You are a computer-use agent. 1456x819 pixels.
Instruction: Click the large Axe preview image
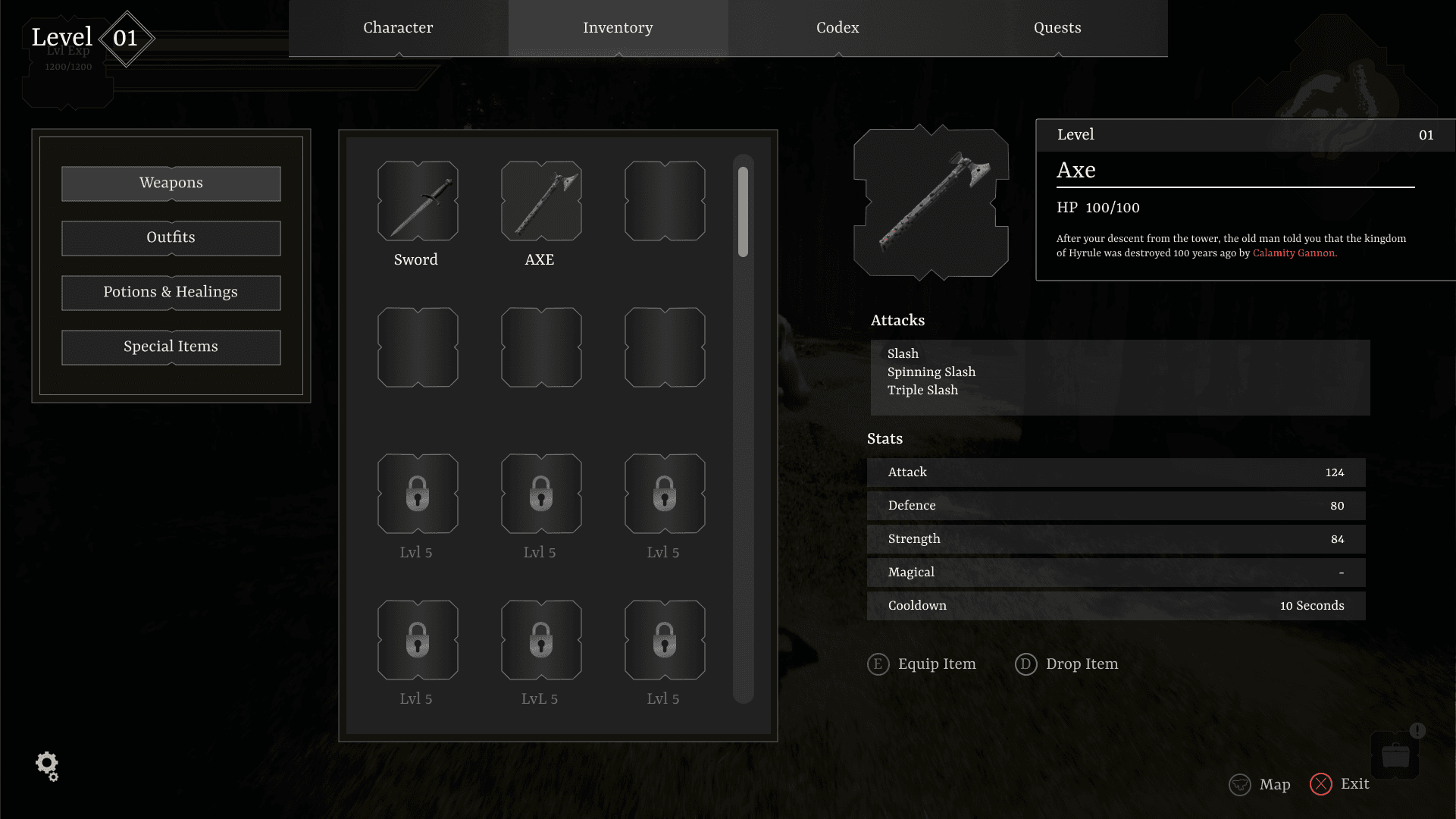(931, 202)
